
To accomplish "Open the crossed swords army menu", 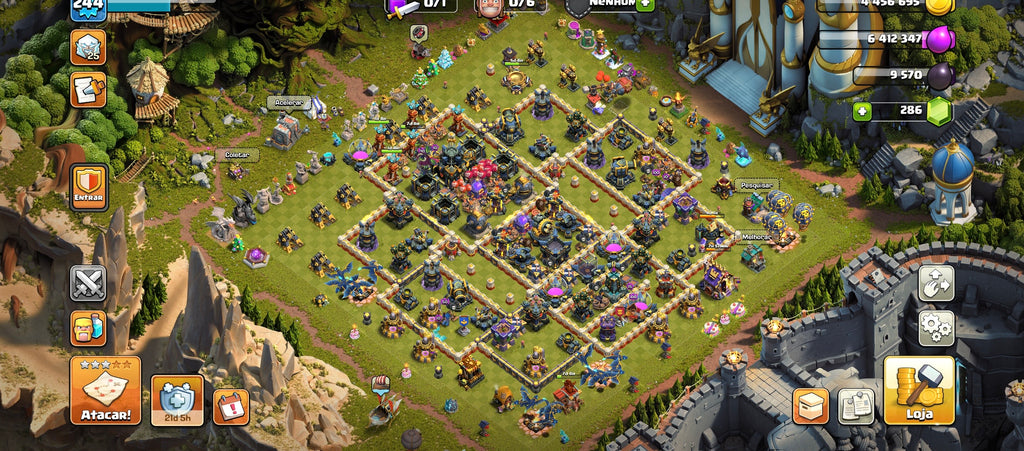I will tap(88, 283).
